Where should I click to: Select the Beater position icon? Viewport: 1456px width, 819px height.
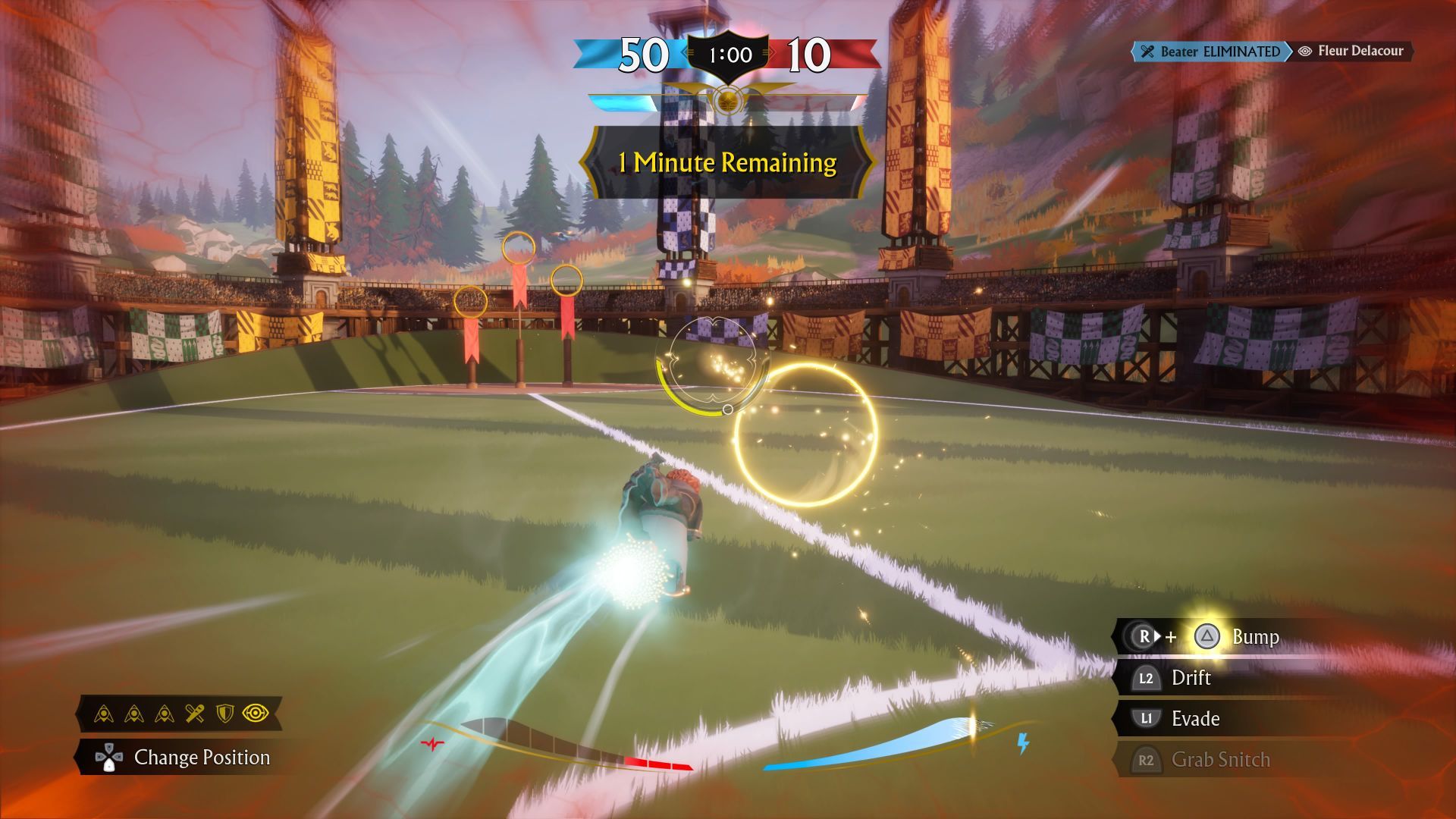[195, 714]
